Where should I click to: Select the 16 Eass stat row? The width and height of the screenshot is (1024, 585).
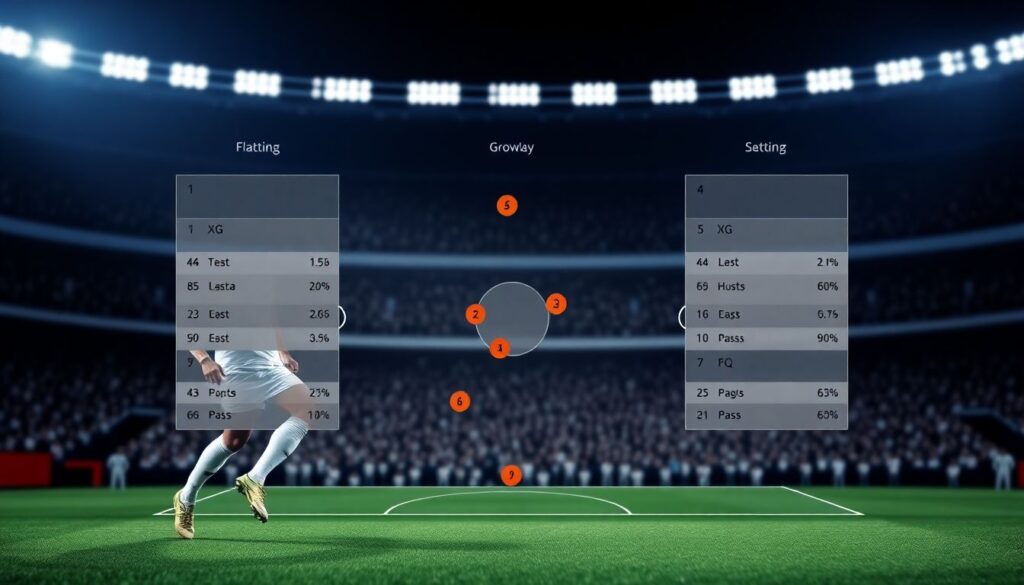(x=766, y=314)
